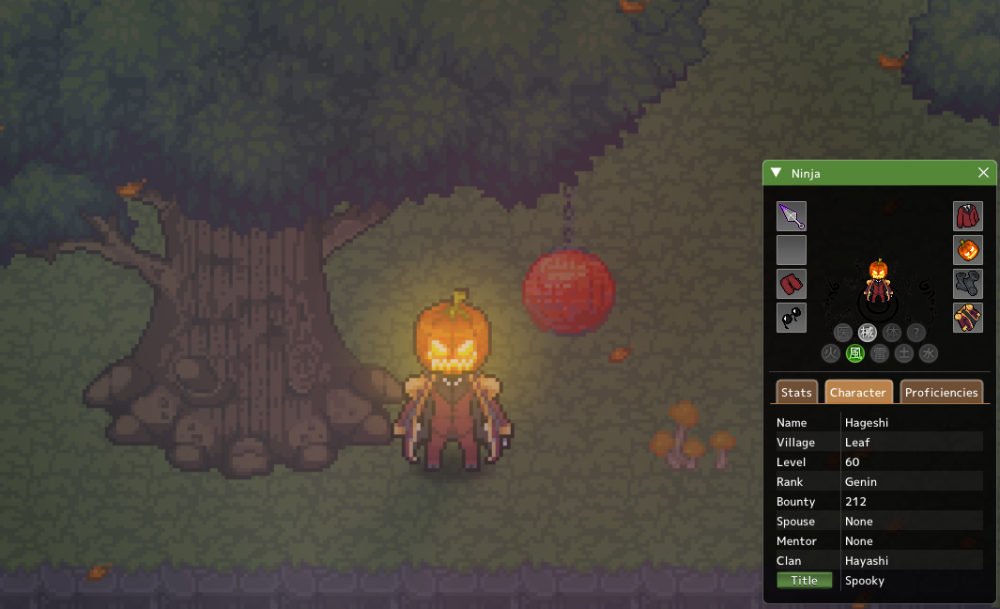Viewport: 1000px width, 609px height.
Task: Click the earth element kanji icon
Action: 904,353
